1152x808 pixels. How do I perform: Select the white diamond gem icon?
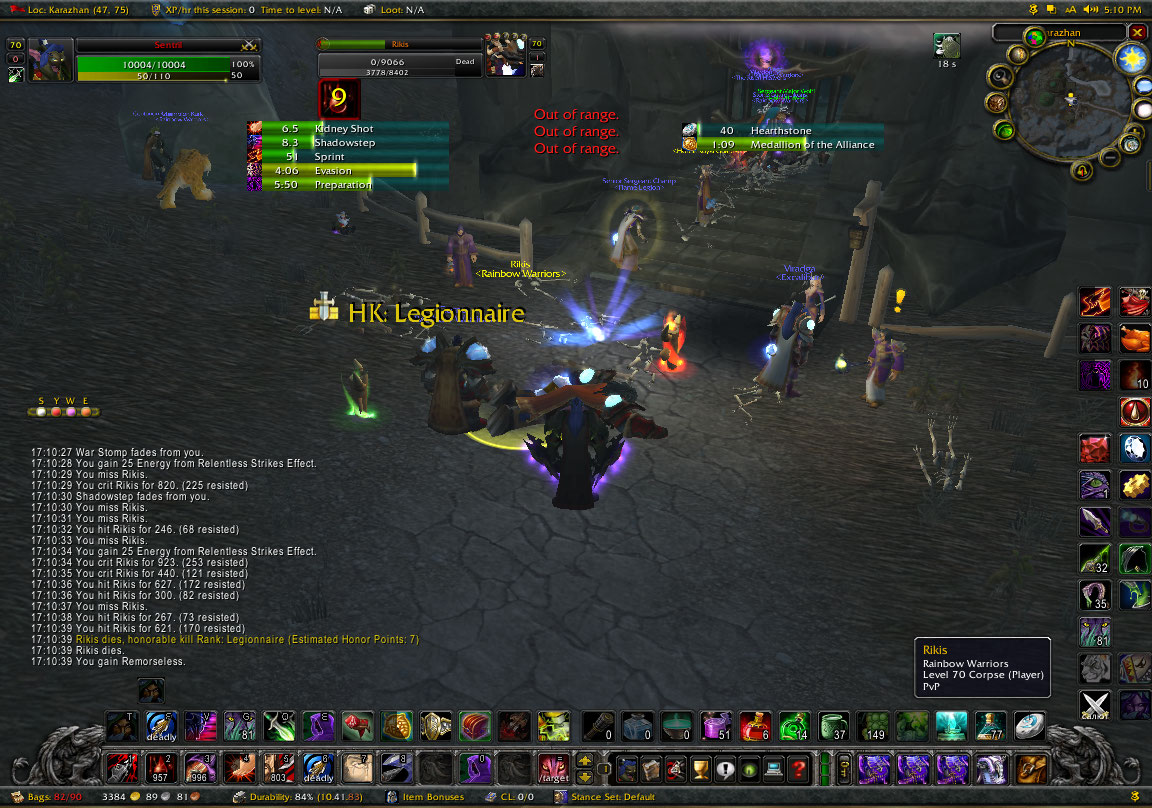(1134, 448)
